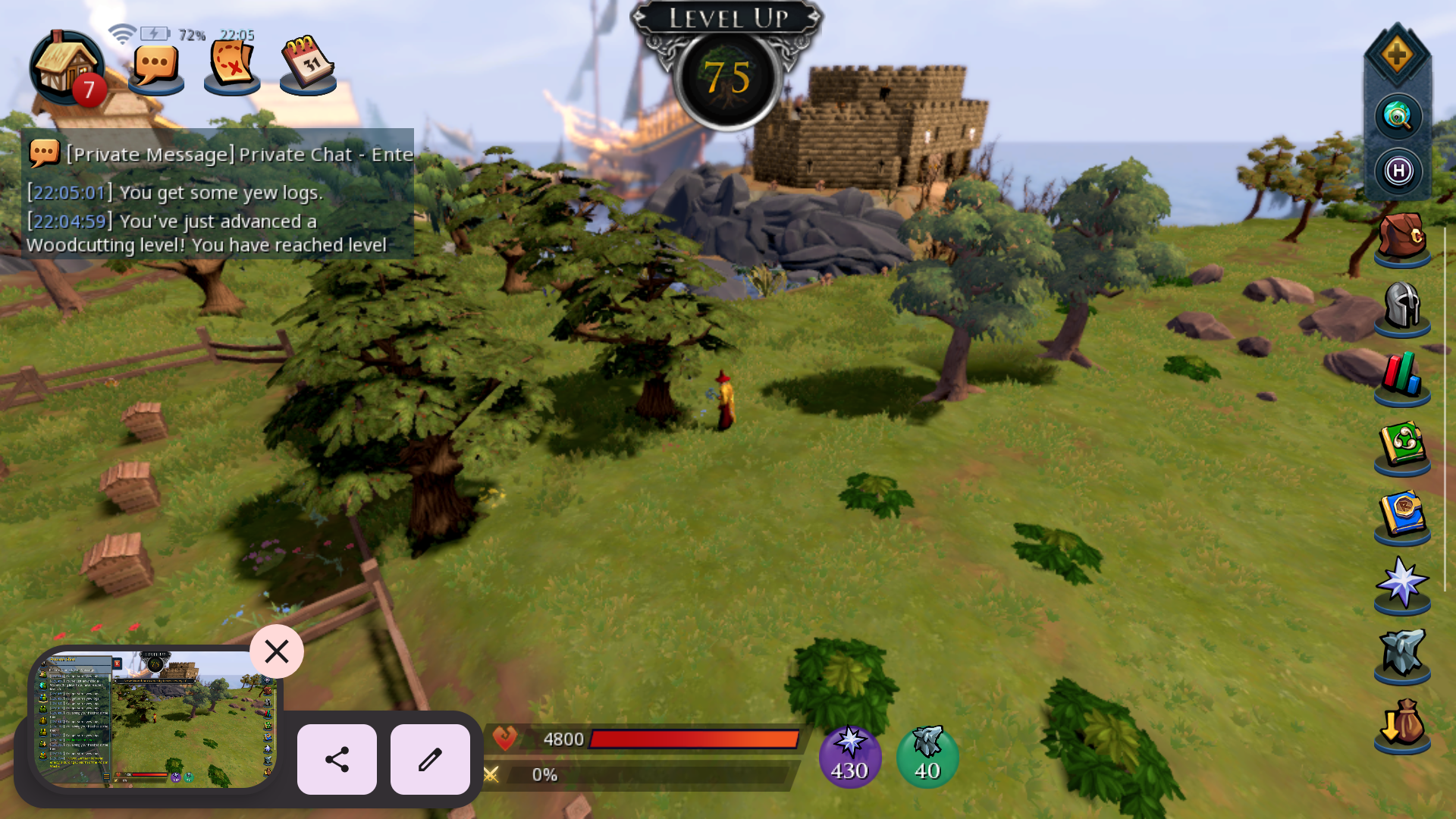Screen dimensions: 1456x819
Task: Select the round H button
Action: pos(1398,171)
